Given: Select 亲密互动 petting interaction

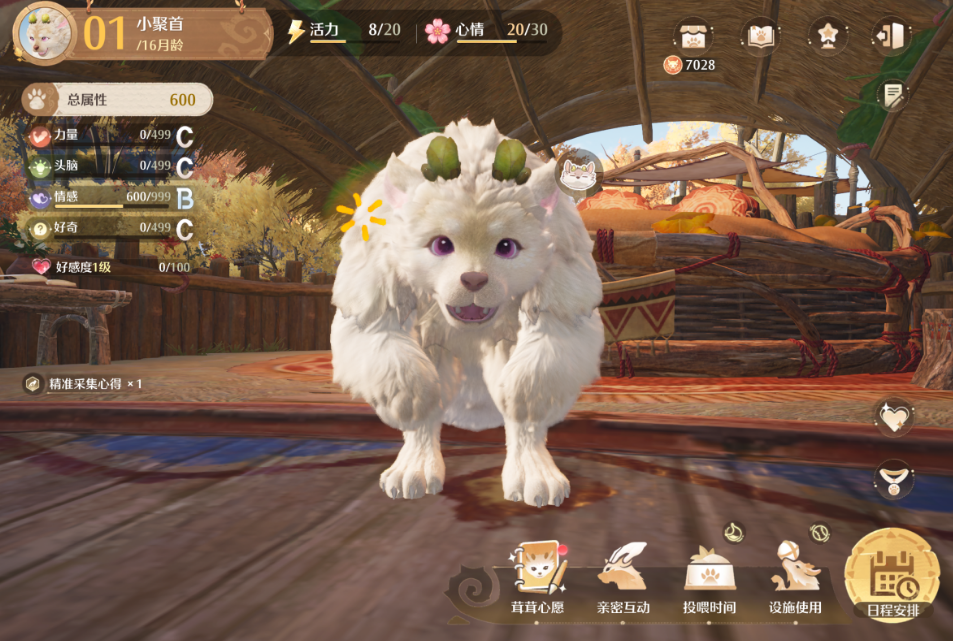Looking at the screenshot, I should click(x=623, y=578).
